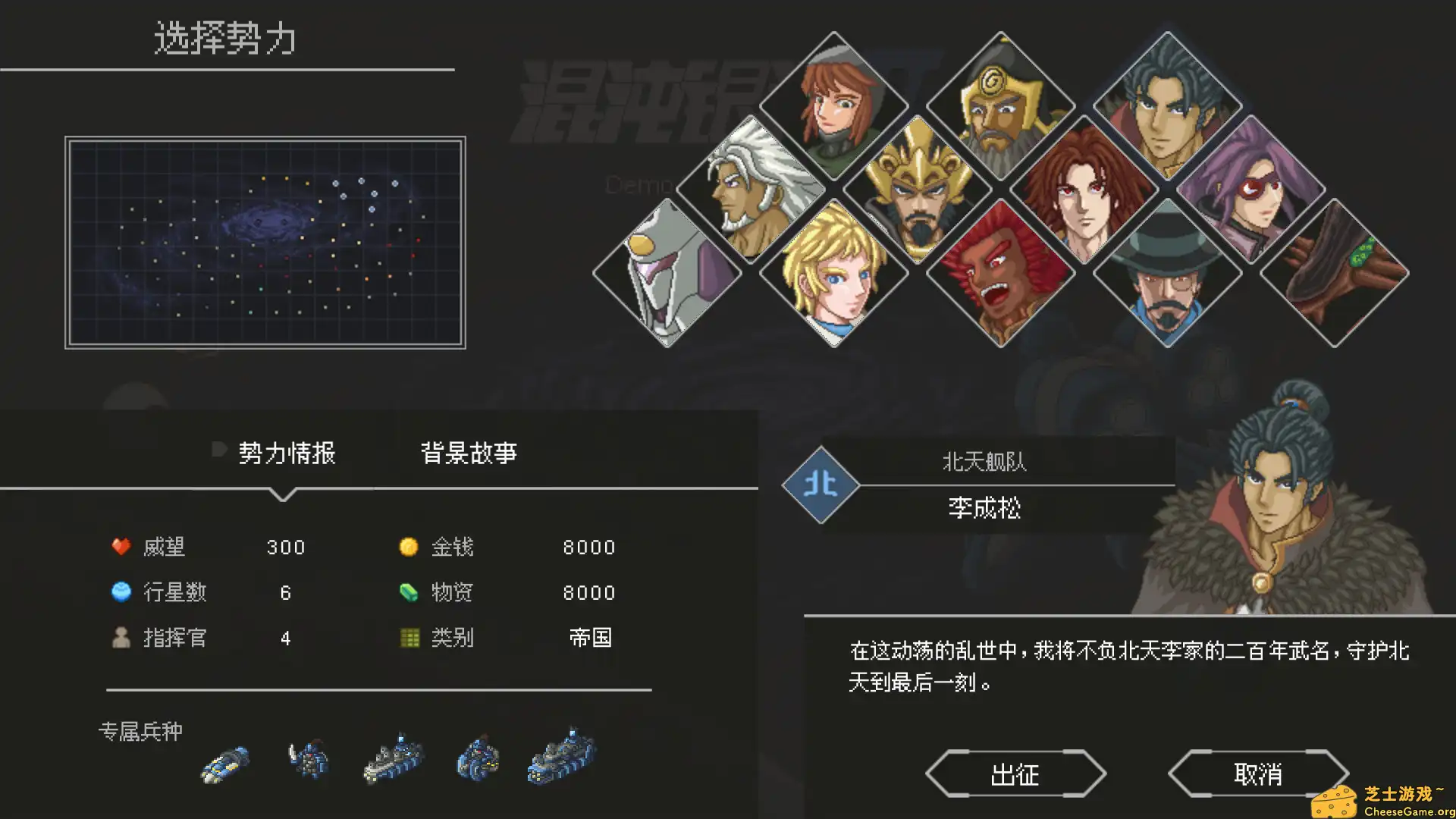Screen dimensions: 1456x819
Task: Click the 金钱 gold coin icon
Action: [409, 546]
